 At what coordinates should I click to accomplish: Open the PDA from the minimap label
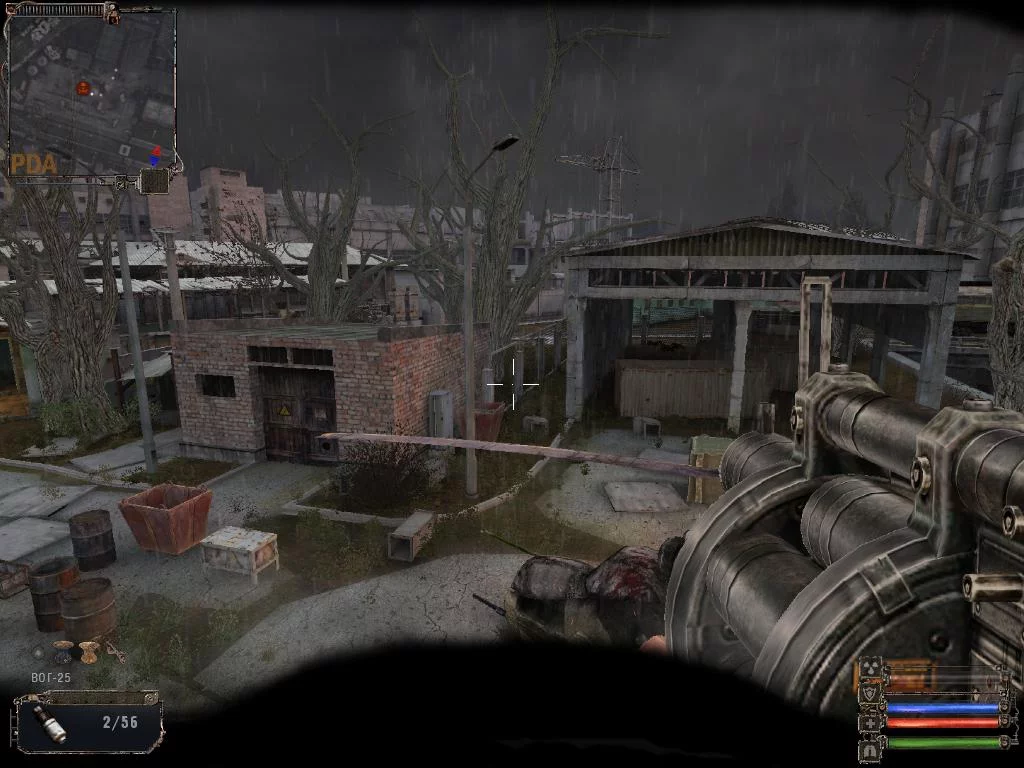[32, 163]
